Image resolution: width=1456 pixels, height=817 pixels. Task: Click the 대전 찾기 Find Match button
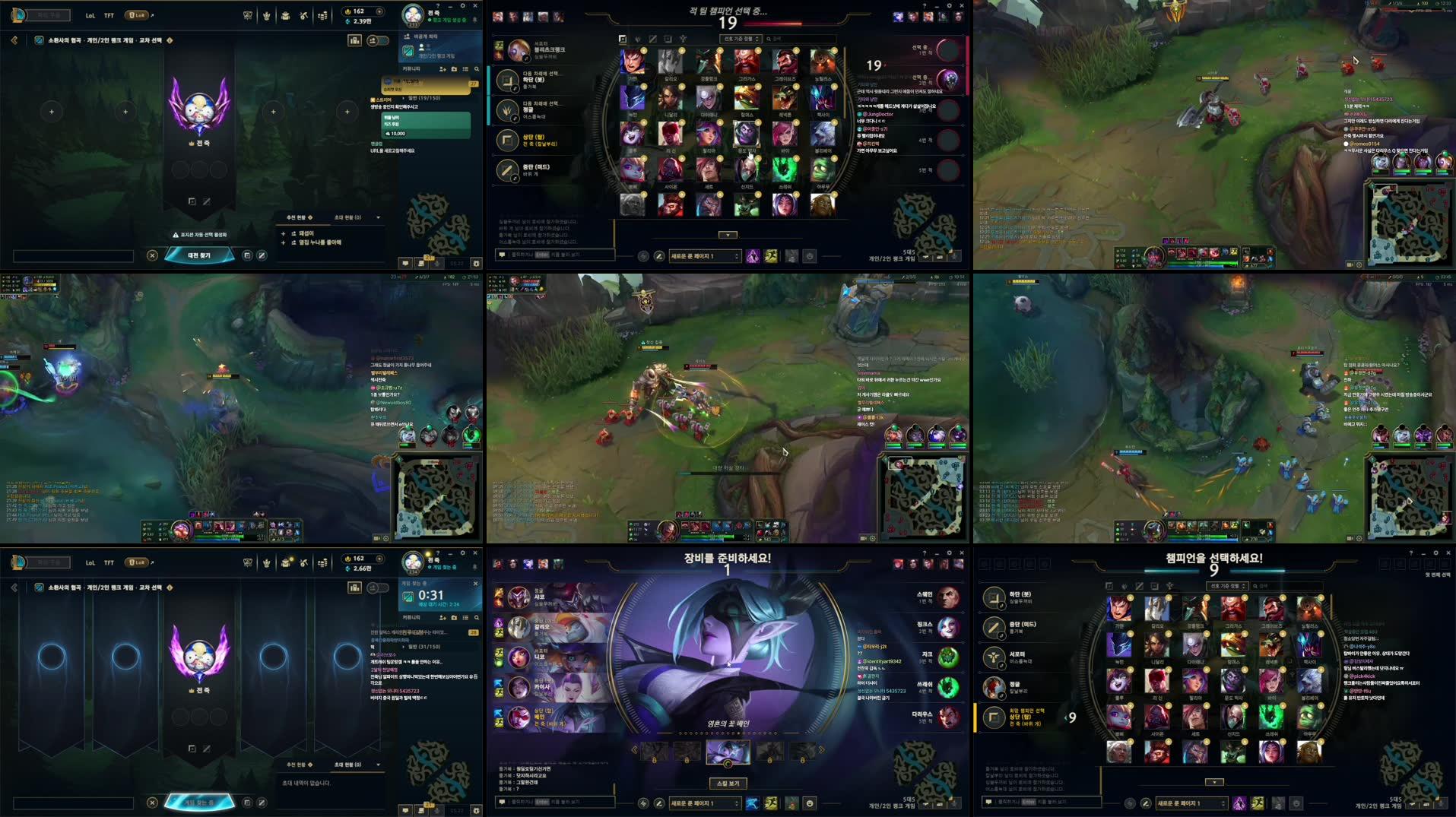point(199,255)
